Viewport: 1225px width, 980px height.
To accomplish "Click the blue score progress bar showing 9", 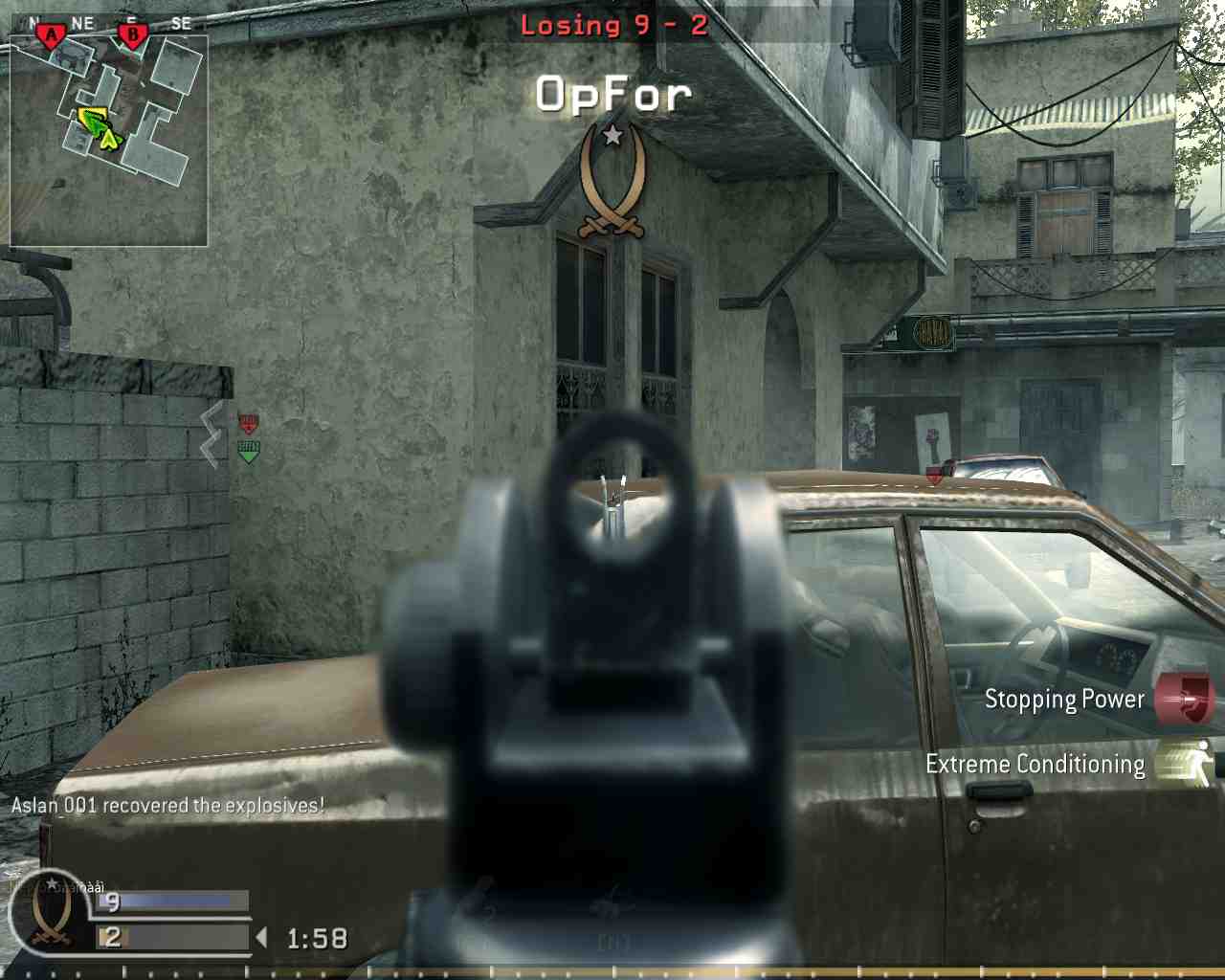I will coord(165,902).
